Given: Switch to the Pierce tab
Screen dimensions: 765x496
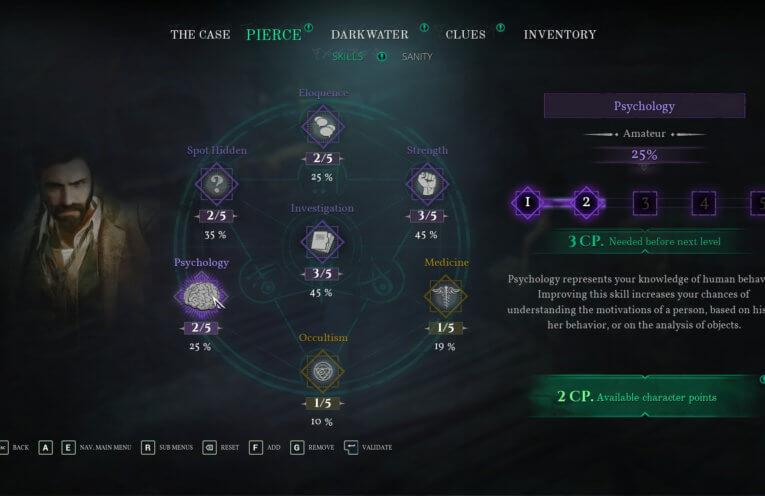Looking at the screenshot, I should [273, 35].
